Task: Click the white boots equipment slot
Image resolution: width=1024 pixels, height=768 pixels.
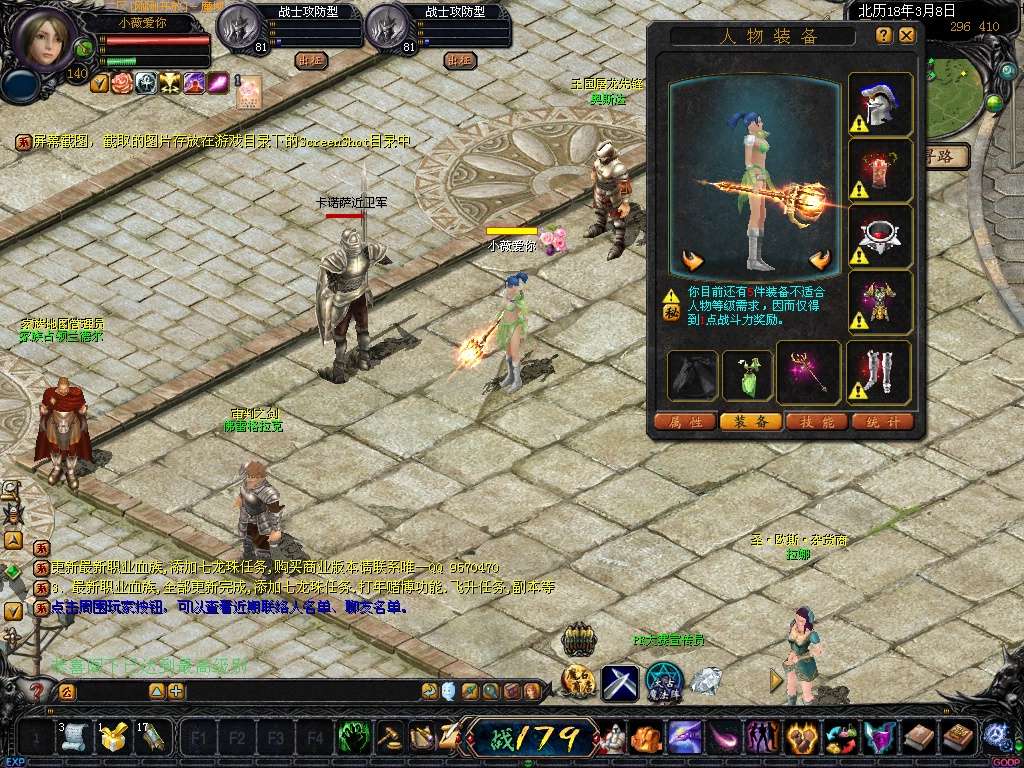Action: (x=880, y=375)
